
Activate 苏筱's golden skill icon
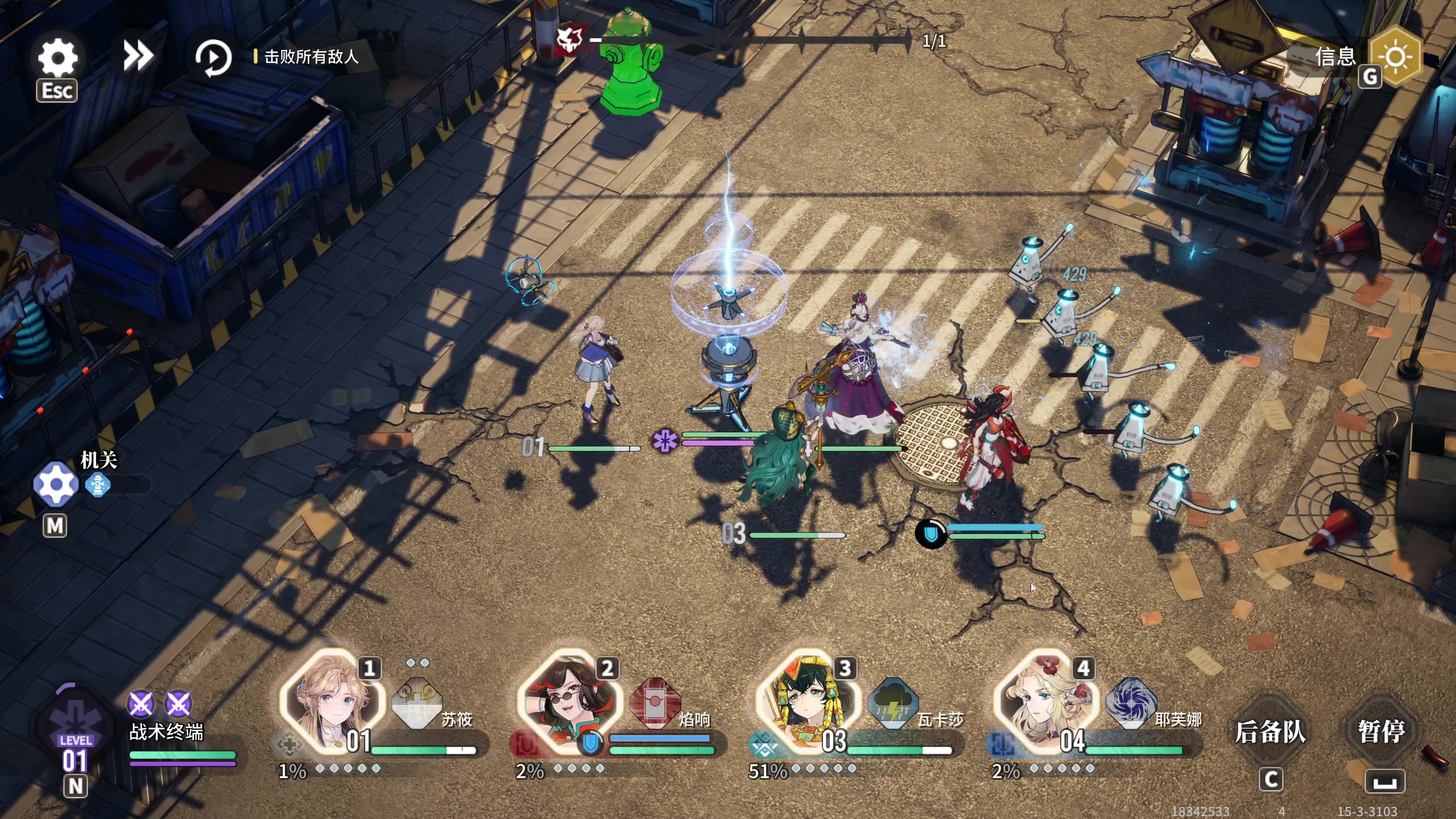pos(417,703)
